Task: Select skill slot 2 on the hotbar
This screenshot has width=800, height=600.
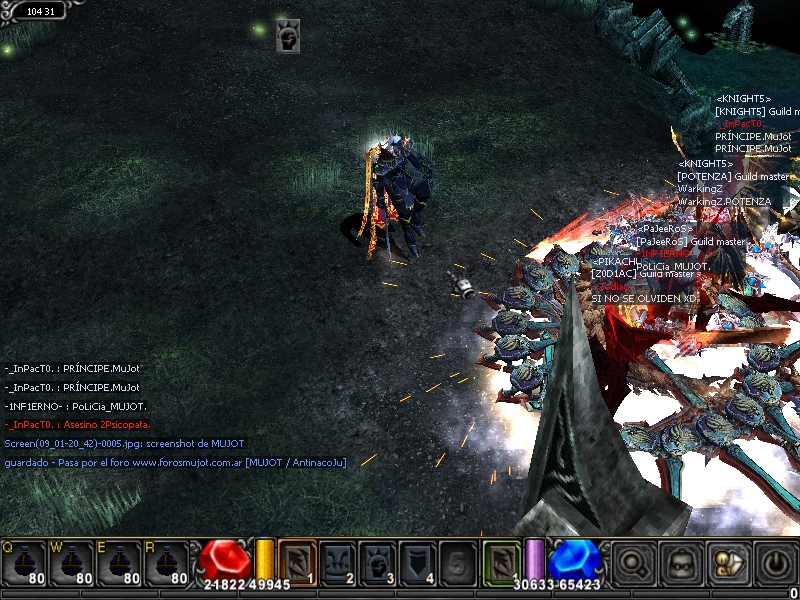Action: (x=338, y=563)
